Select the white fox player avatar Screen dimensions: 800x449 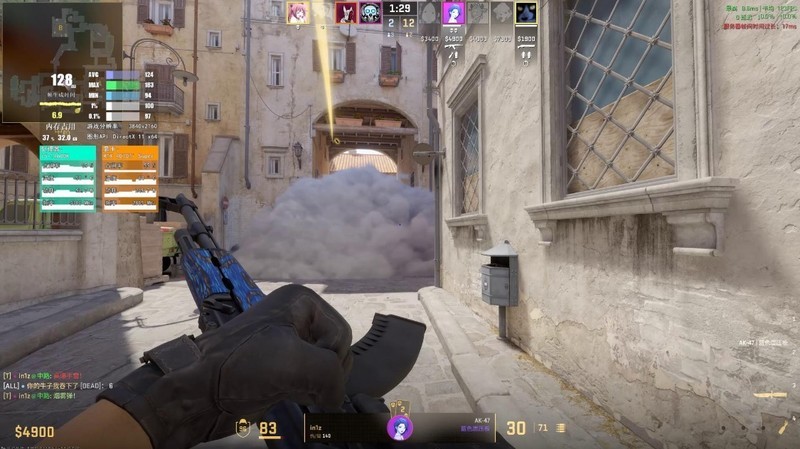click(346, 13)
